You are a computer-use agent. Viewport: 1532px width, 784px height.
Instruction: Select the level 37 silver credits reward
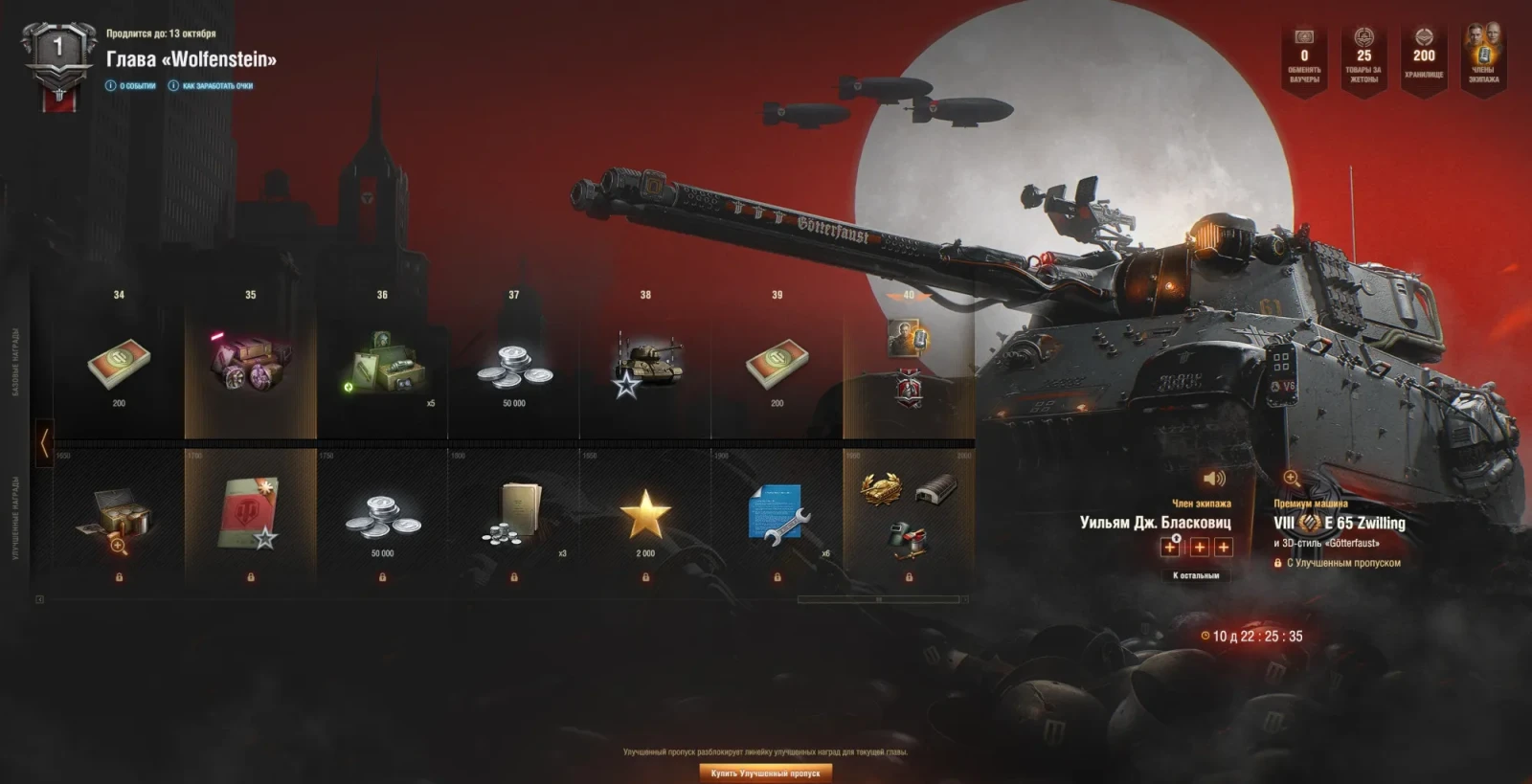tap(514, 369)
